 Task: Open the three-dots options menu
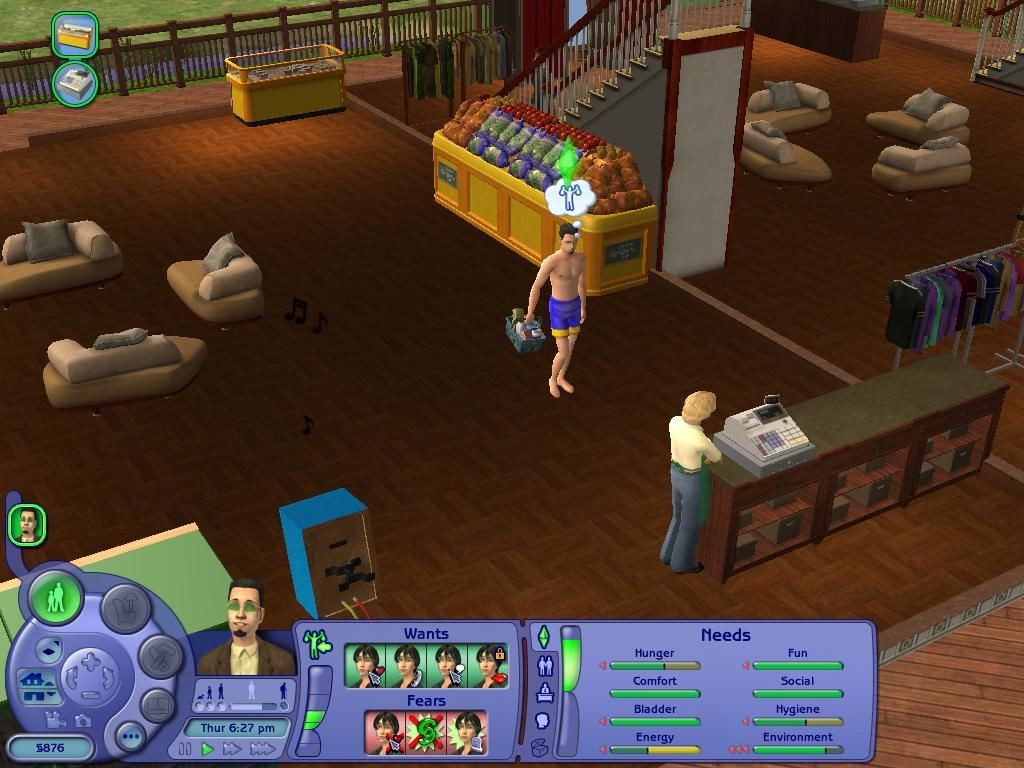(129, 738)
